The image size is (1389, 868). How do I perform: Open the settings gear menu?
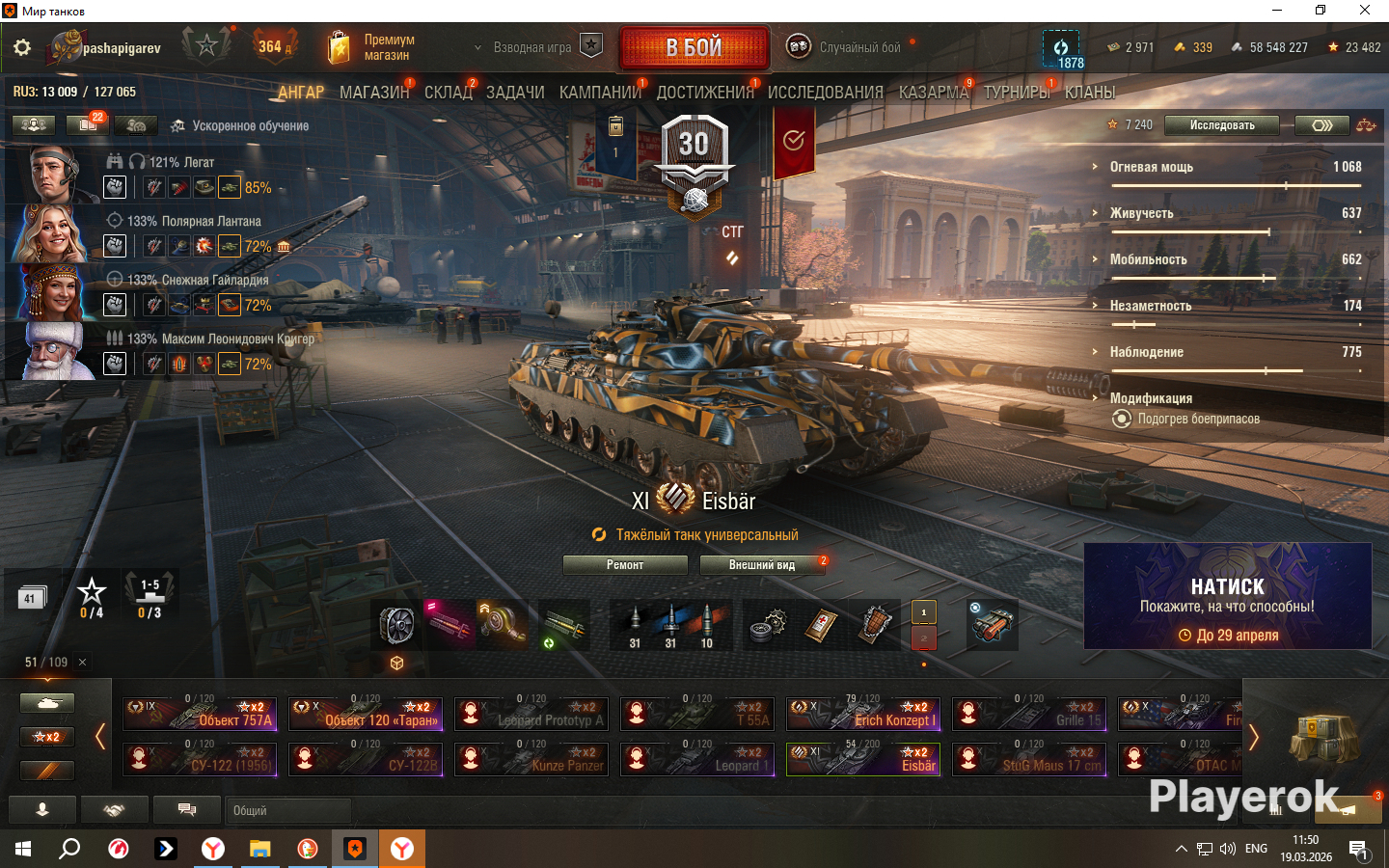click(x=22, y=47)
